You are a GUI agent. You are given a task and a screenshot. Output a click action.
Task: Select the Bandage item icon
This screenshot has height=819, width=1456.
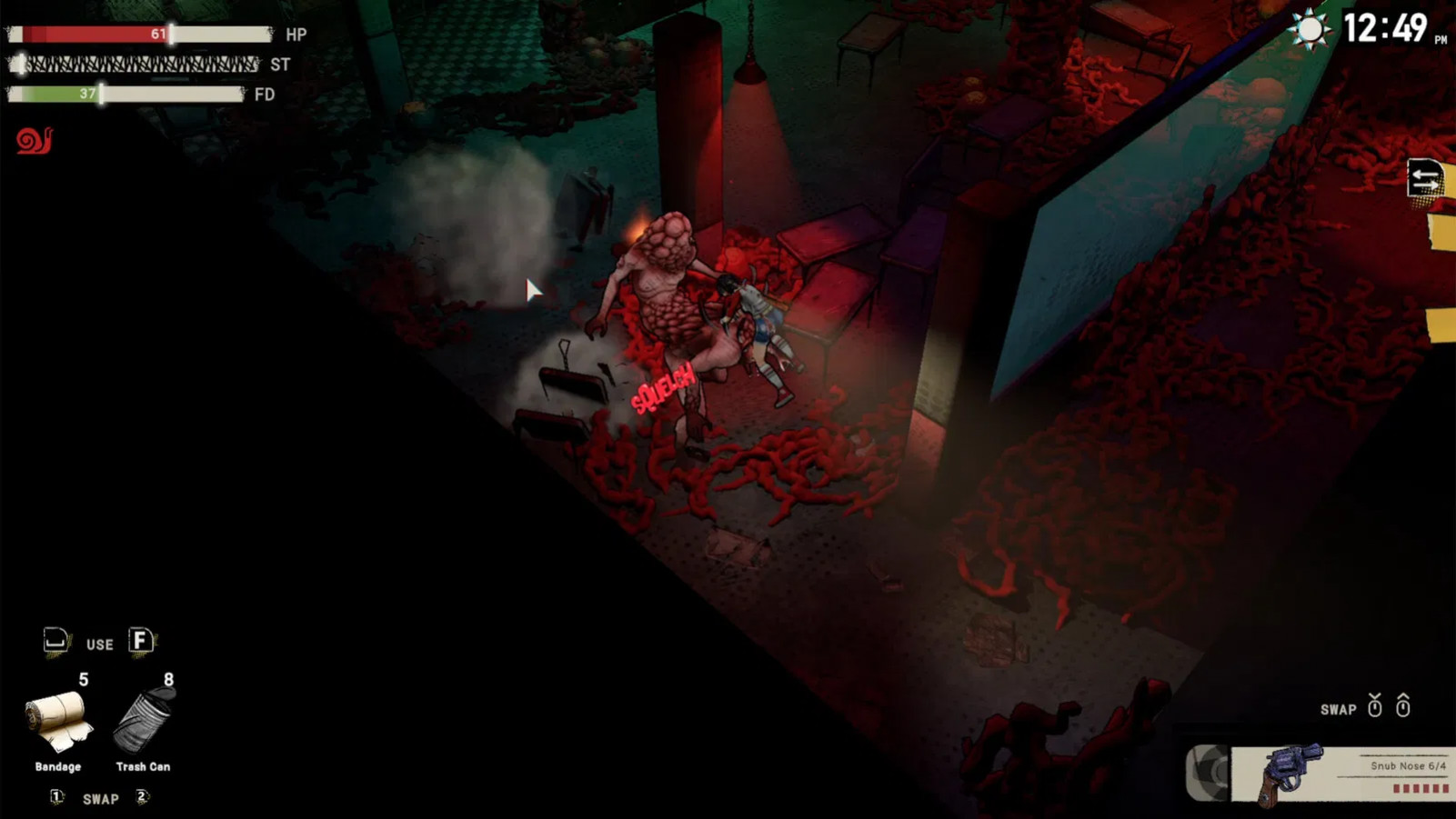57,721
